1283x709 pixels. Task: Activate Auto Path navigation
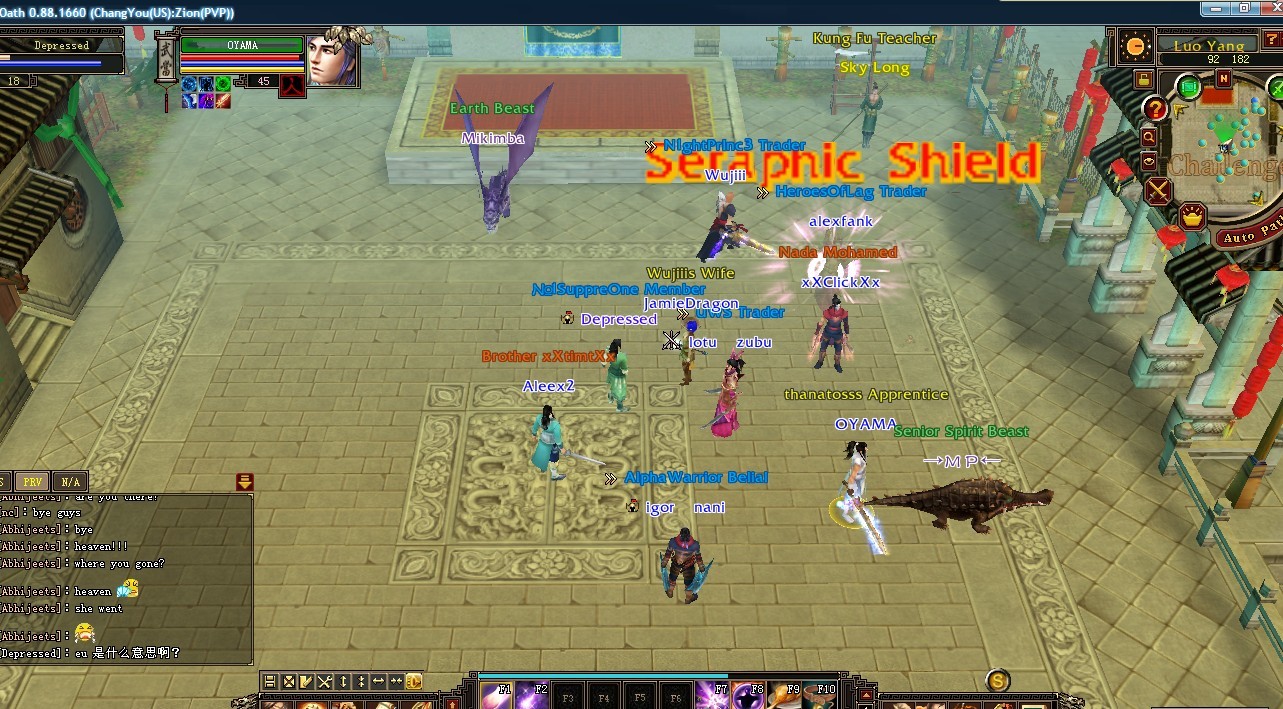click(1249, 237)
